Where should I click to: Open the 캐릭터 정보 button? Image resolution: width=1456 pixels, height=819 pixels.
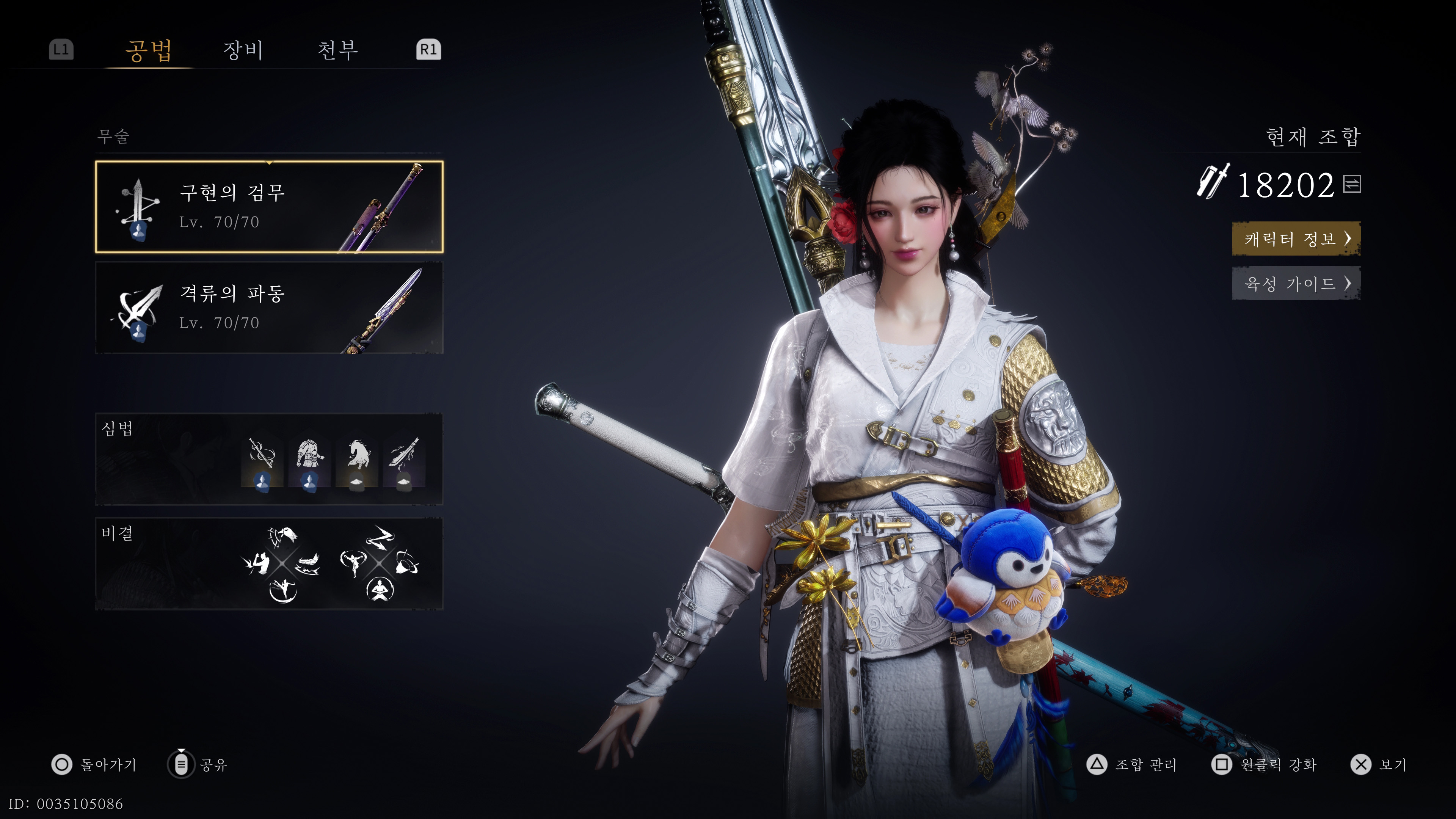click(1296, 238)
